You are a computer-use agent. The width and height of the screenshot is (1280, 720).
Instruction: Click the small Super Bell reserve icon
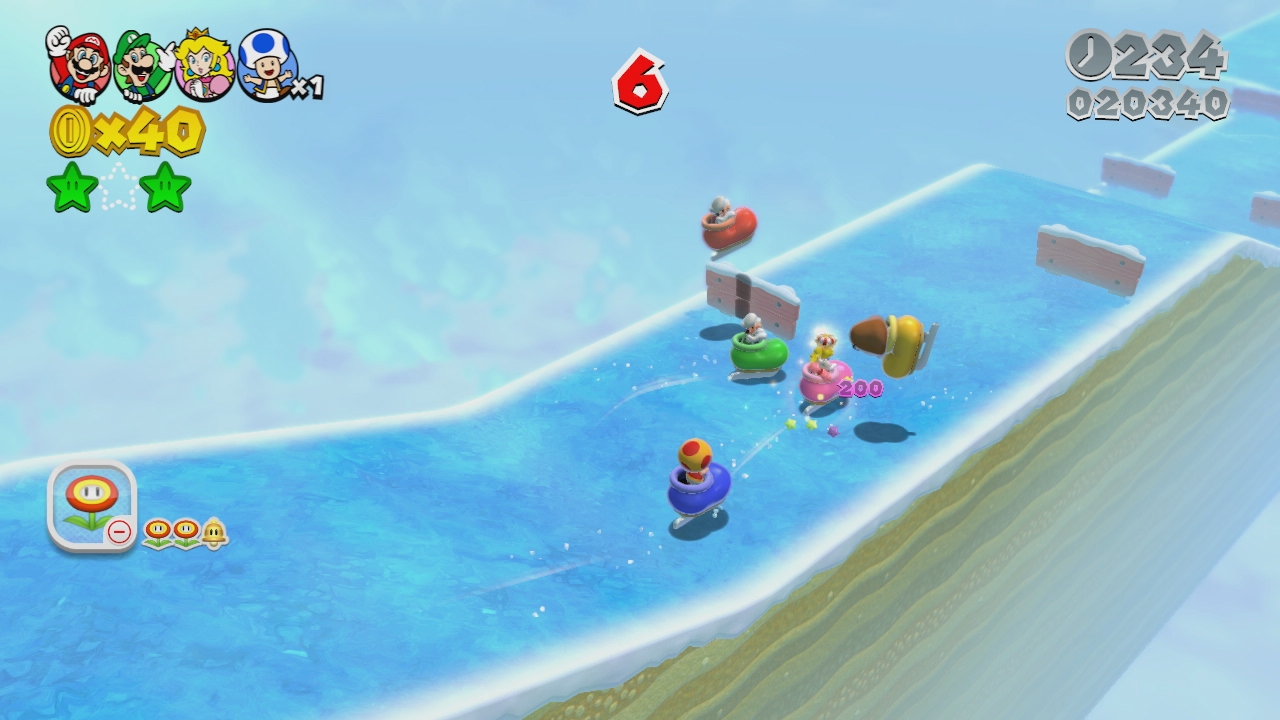[214, 533]
